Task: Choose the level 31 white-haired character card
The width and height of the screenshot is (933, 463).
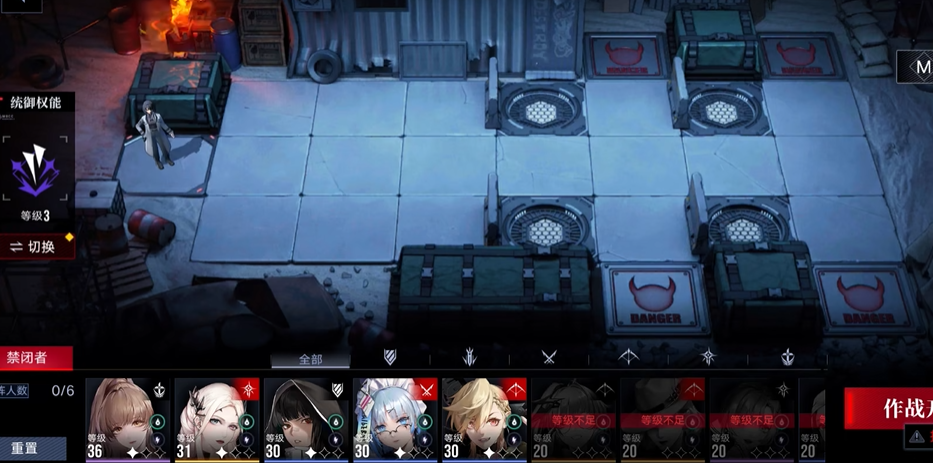Action: click(x=216, y=418)
